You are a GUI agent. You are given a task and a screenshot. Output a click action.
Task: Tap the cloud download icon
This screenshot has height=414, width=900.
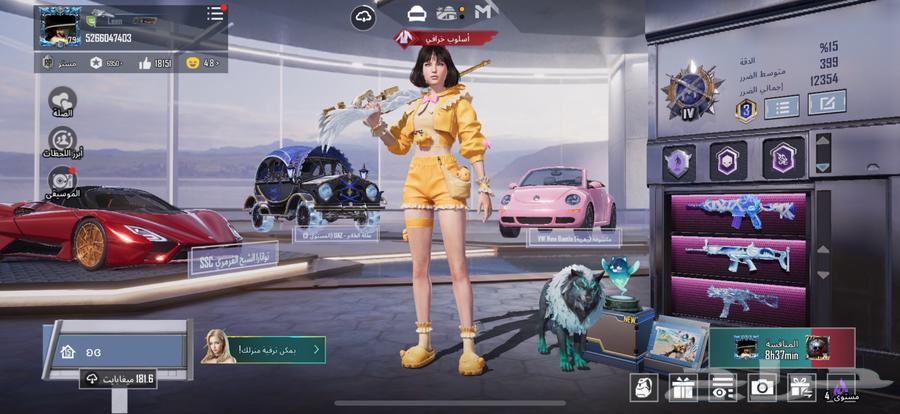(x=363, y=18)
